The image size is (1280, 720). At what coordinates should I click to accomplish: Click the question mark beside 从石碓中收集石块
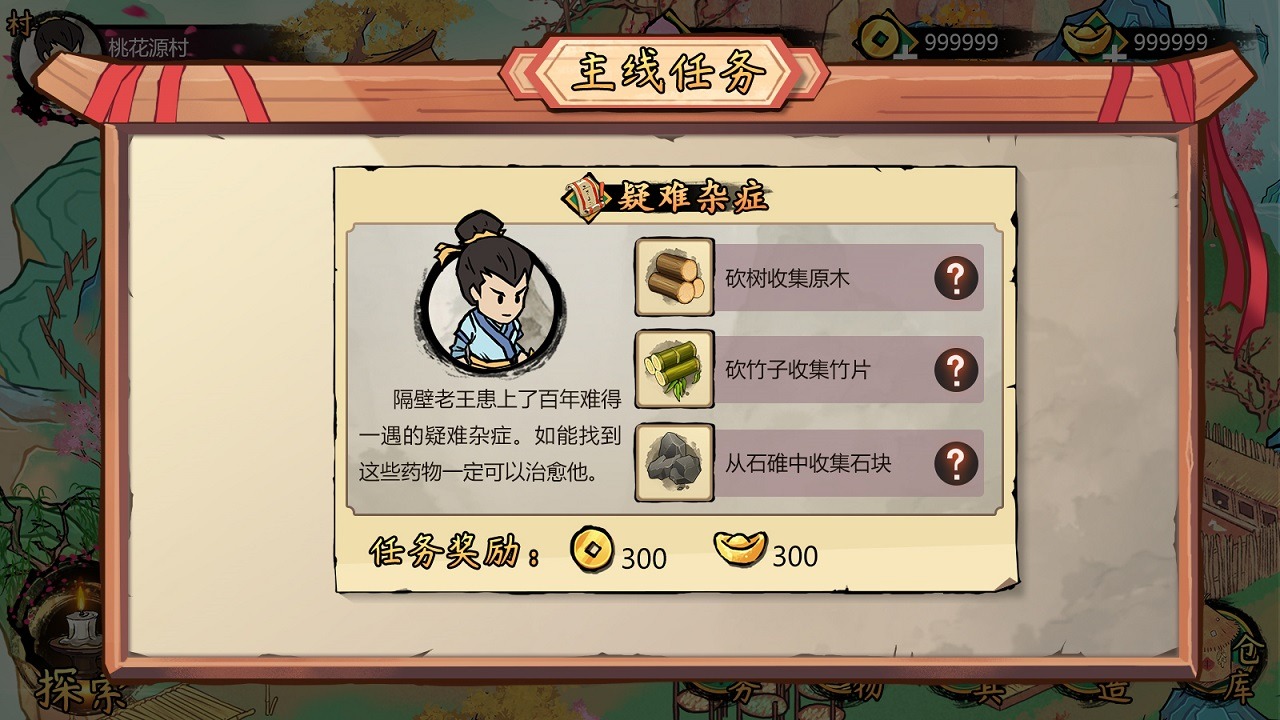[958, 464]
